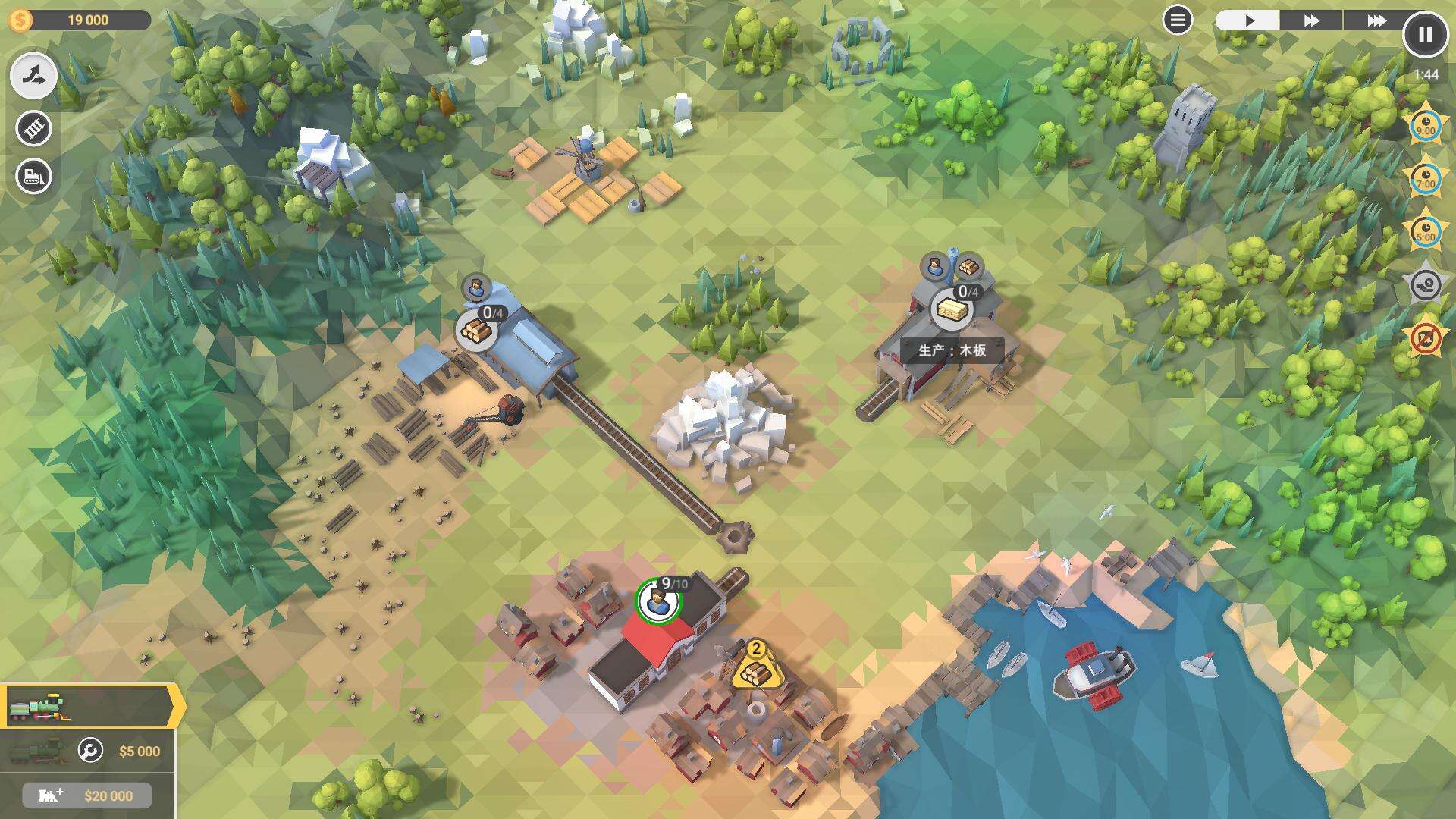Viewport: 1456px width, 819px height.
Task: View the red crossed-out star objective
Action: [x=1426, y=338]
